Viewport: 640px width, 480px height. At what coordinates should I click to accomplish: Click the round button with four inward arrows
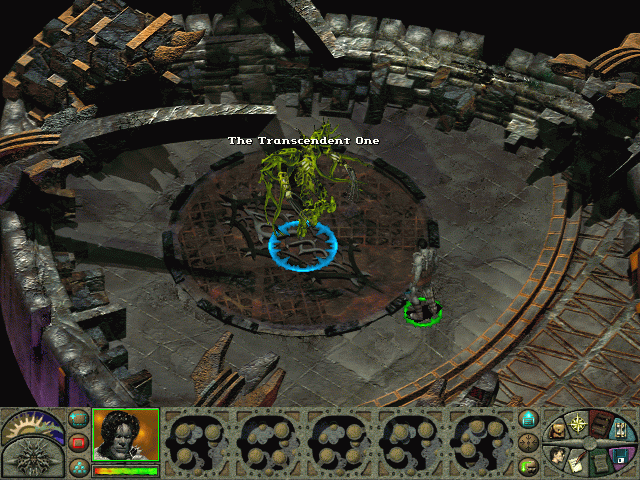tap(529, 442)
